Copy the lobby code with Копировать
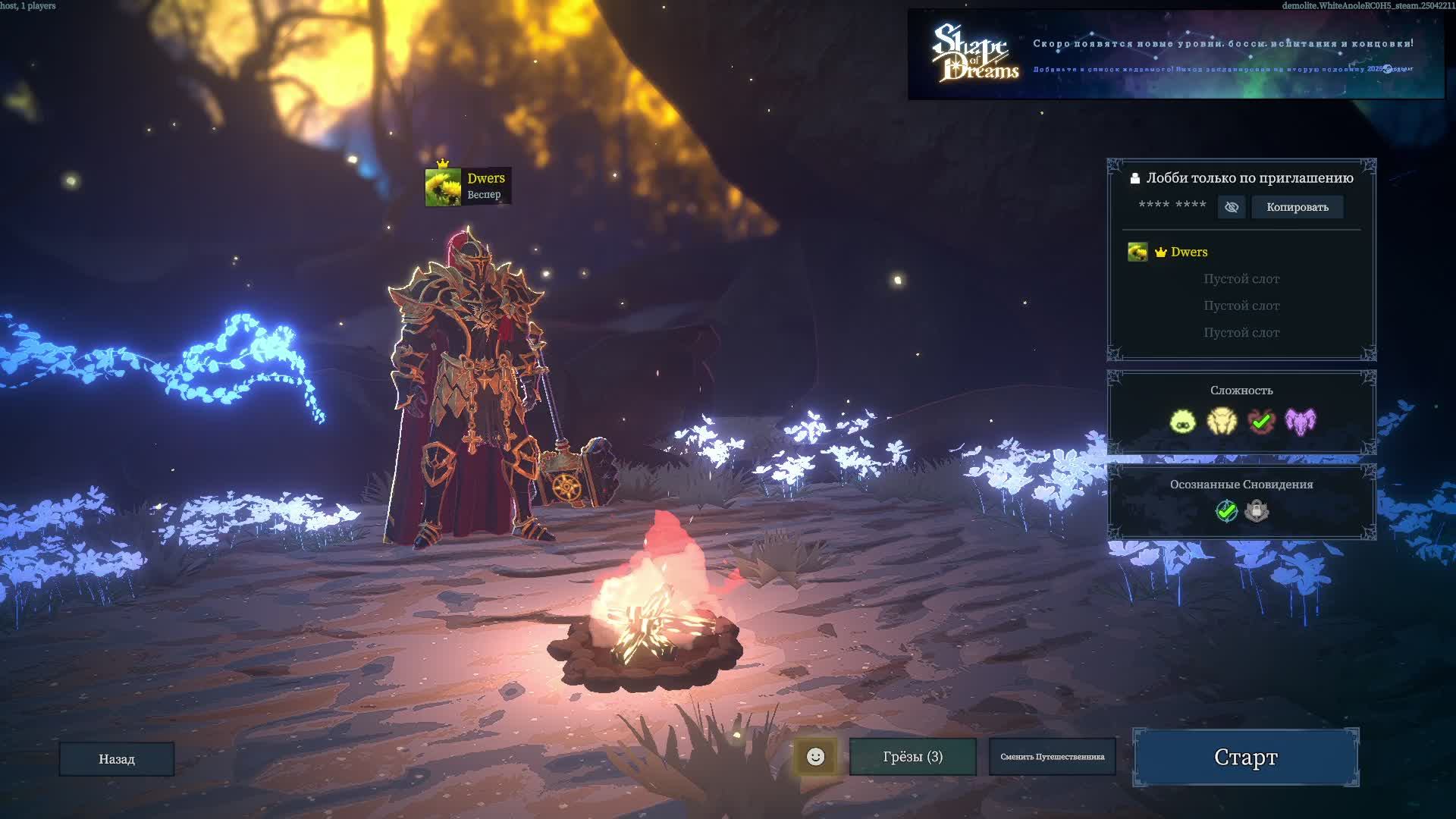Viewport: 1456px width, 819px height. point(1297,207)
